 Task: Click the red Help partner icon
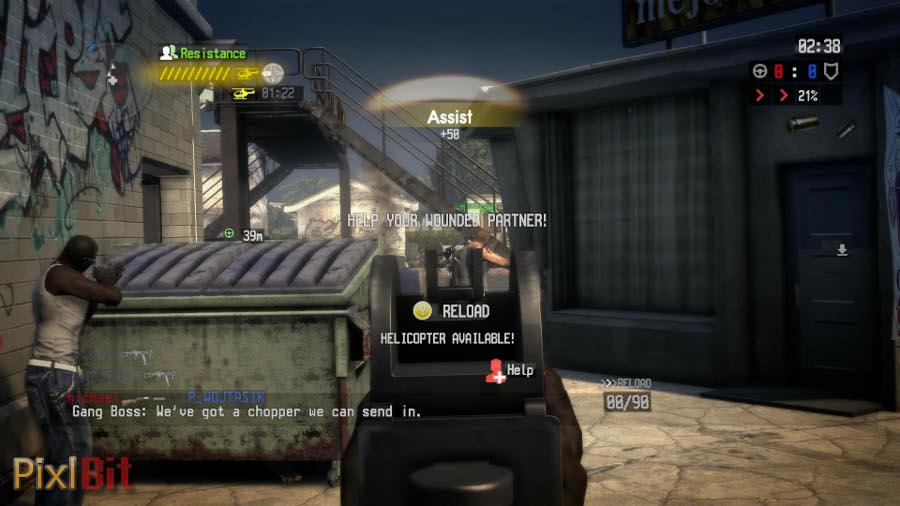494,371
